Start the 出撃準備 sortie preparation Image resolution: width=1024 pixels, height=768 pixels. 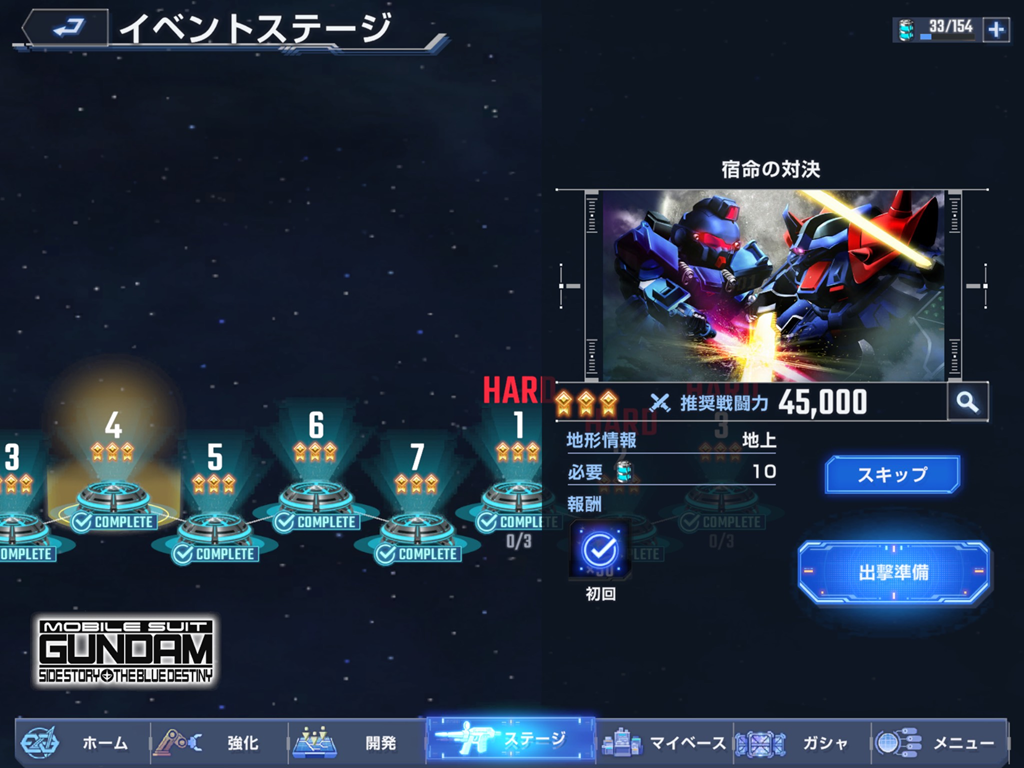tap(894, 573)
